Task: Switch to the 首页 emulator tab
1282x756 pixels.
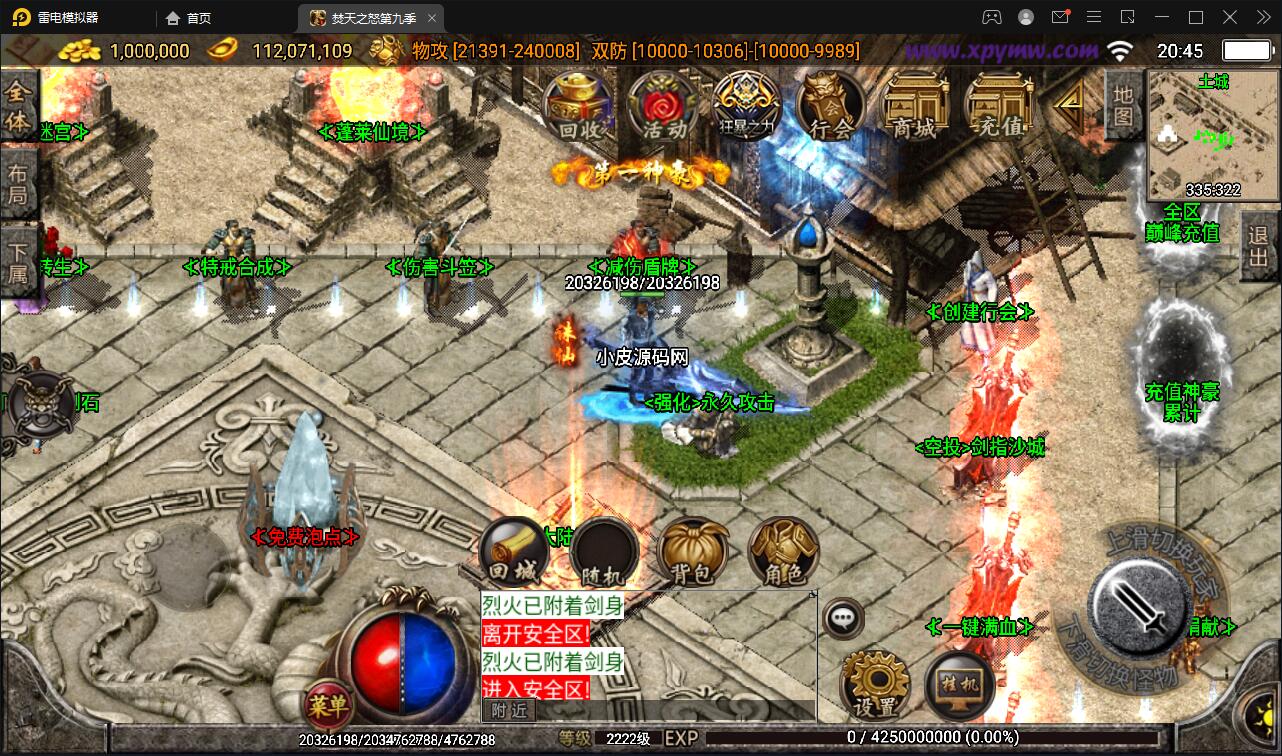Action: [189, 18]
